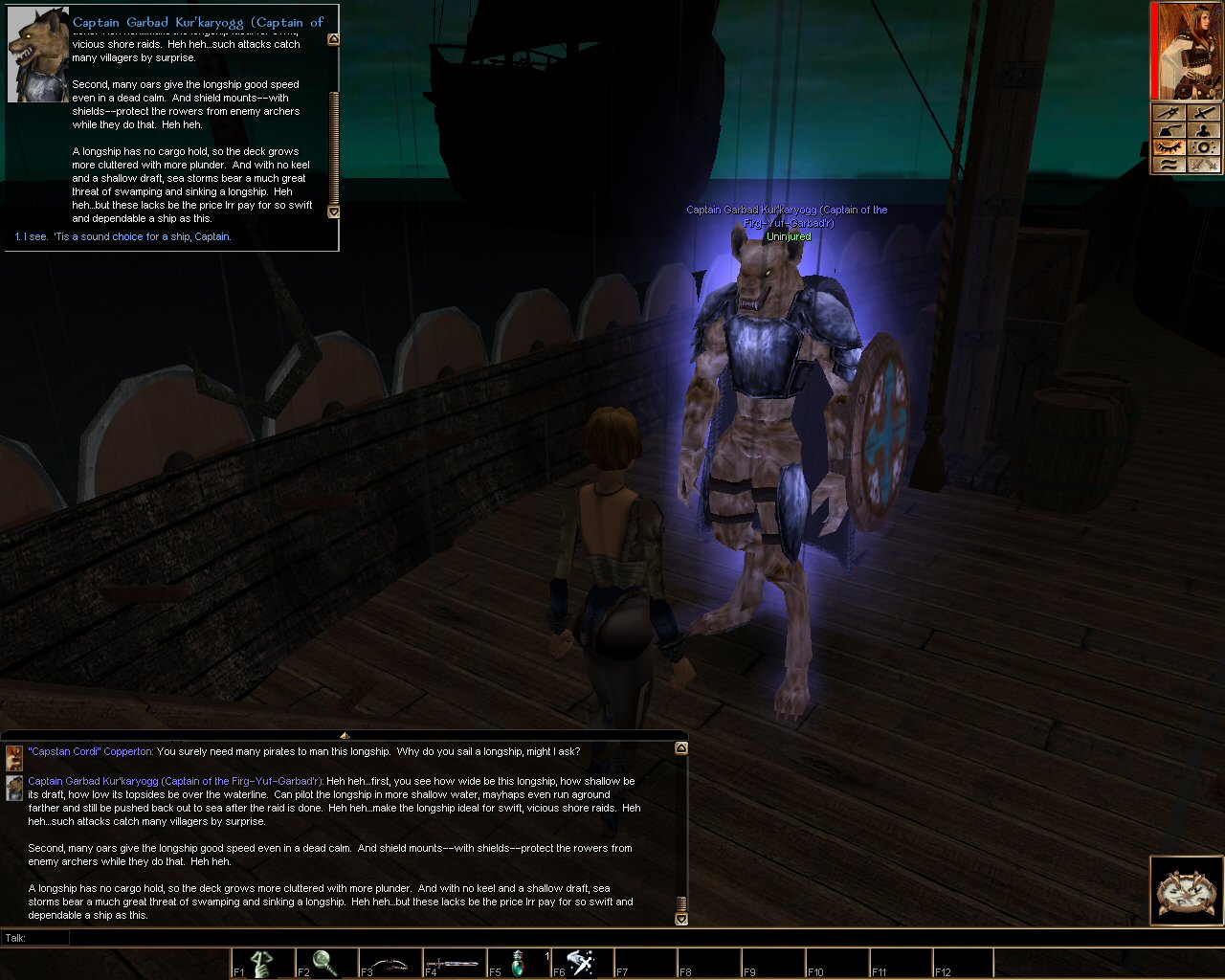The image size is (1225, 980).
Task: Click the closed-eye rest button
Action: (1168, 147)
